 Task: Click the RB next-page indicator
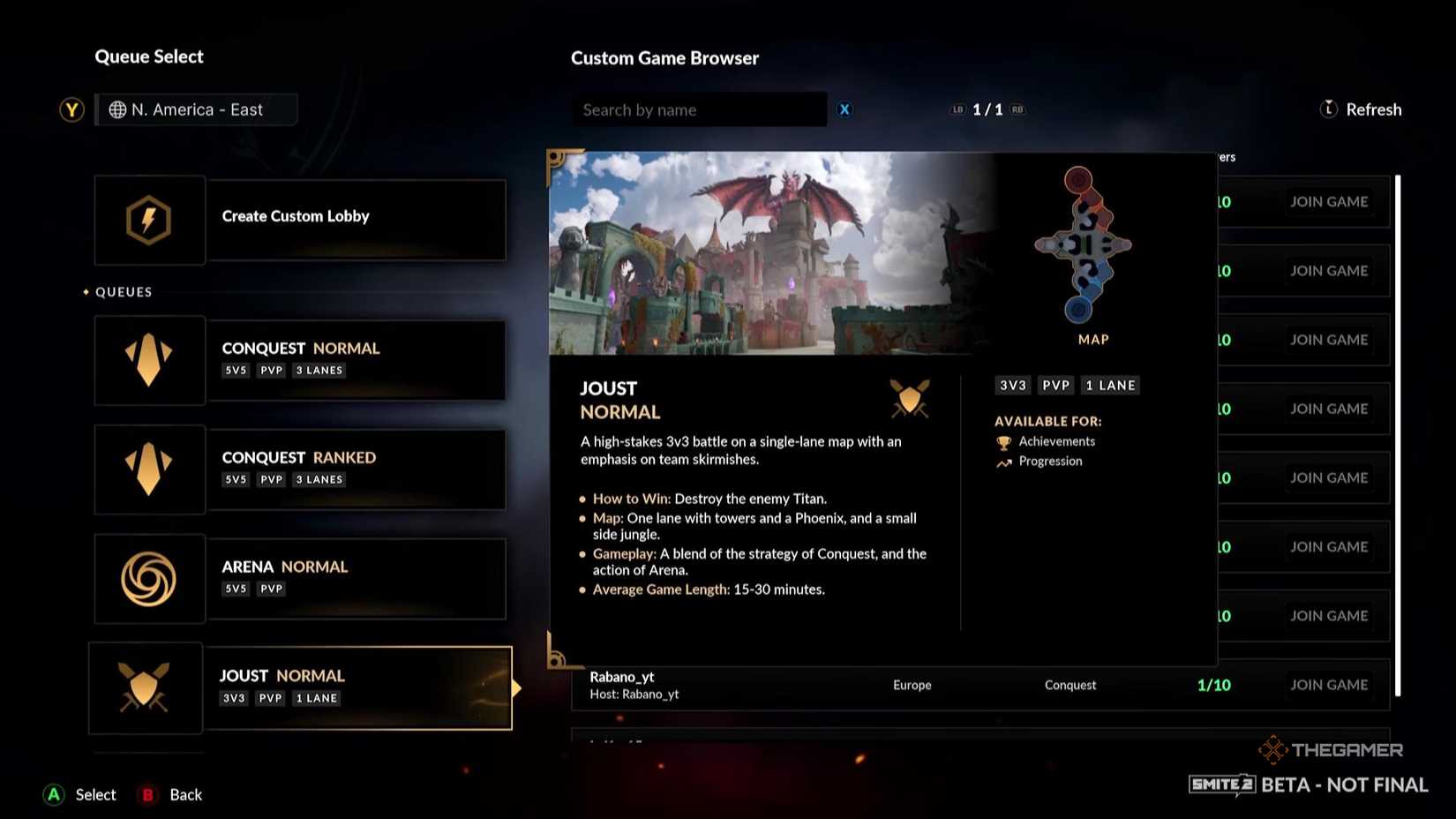click(1017, 109)
